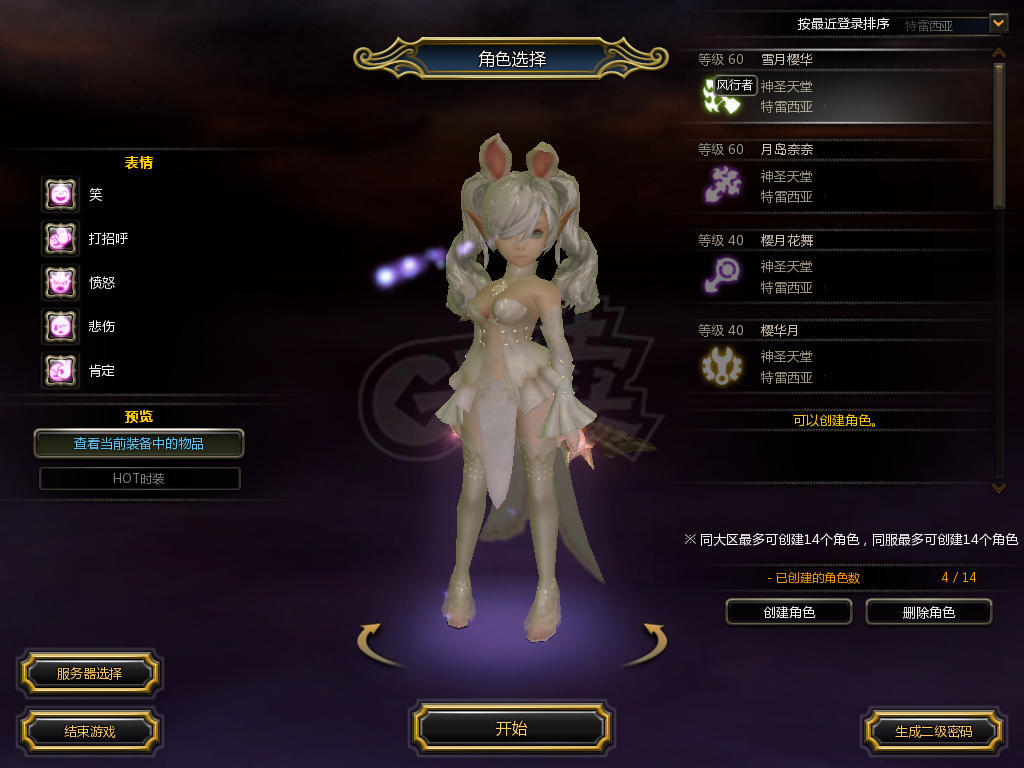Select the 笑 smile emote icon
1024x768 pixels.
tap(60, 194)
